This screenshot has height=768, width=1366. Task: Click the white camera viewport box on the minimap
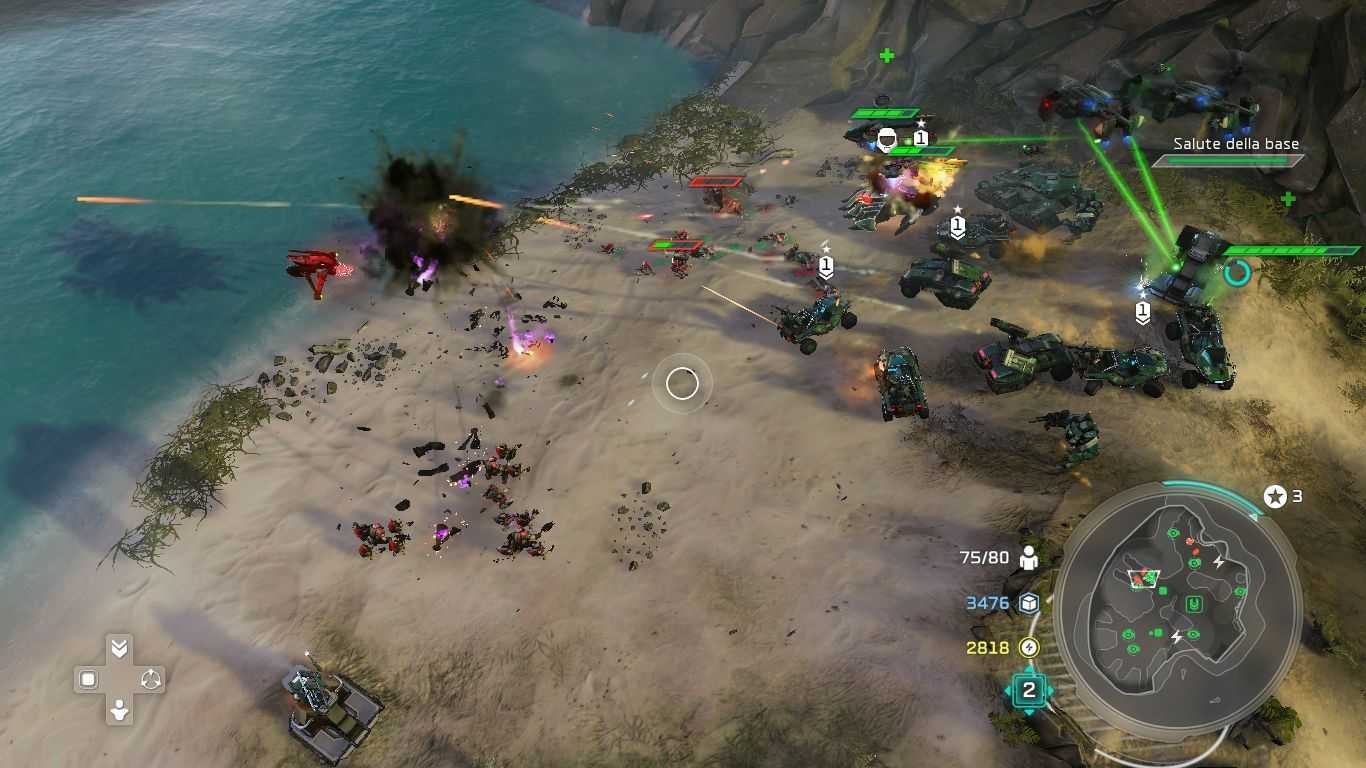(1142, 578)
